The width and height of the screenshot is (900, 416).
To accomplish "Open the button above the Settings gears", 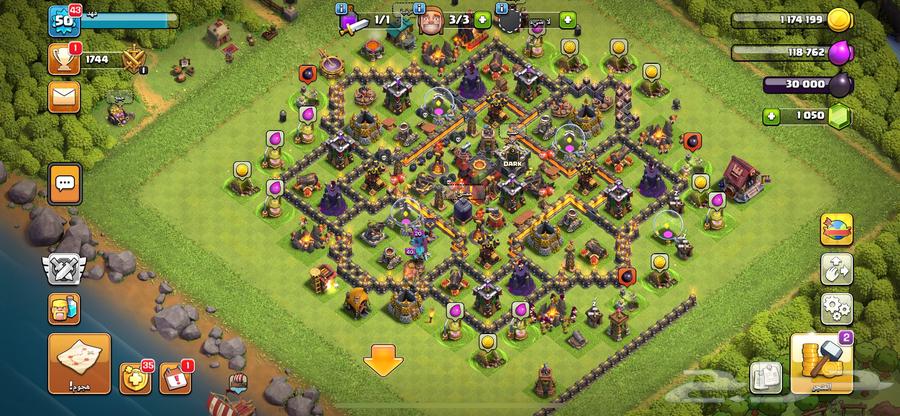I will coord(835,269).
